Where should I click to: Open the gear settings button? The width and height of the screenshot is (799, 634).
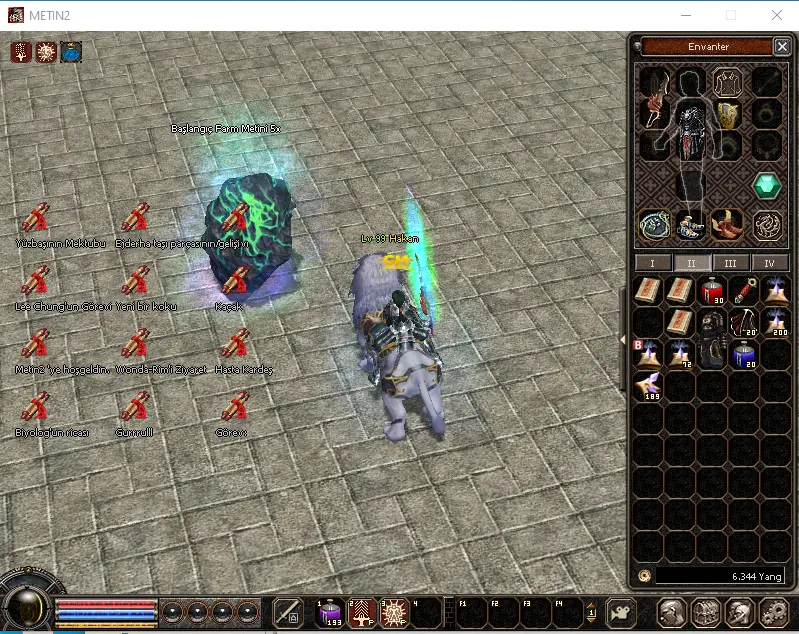tap(774, 612)
